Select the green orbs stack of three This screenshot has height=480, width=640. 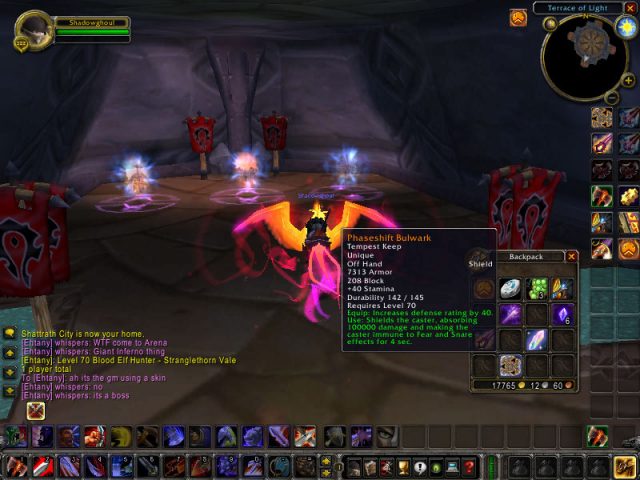tap(537, 289)
